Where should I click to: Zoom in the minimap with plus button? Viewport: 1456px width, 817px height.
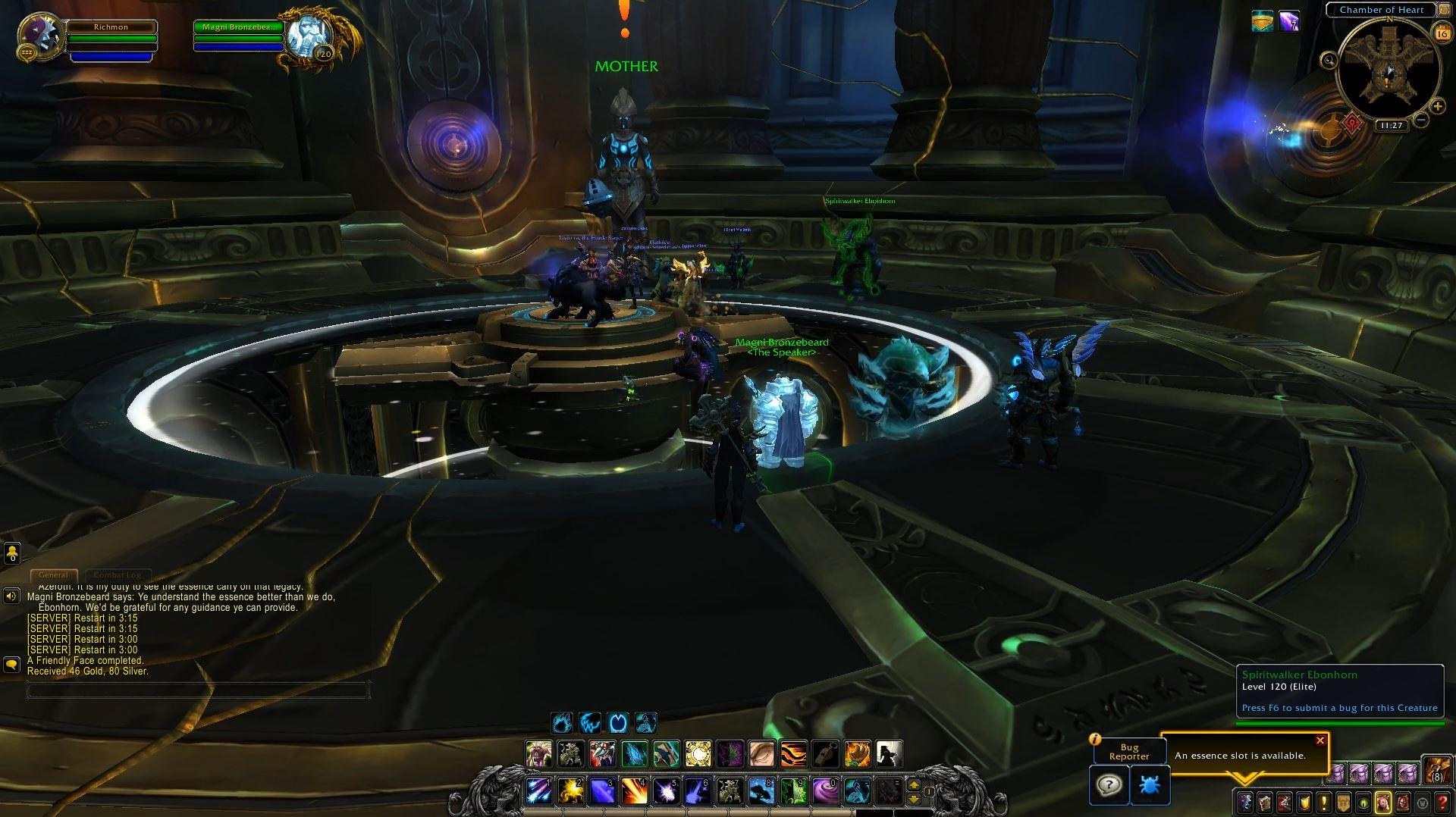[x=1437, y=107]
